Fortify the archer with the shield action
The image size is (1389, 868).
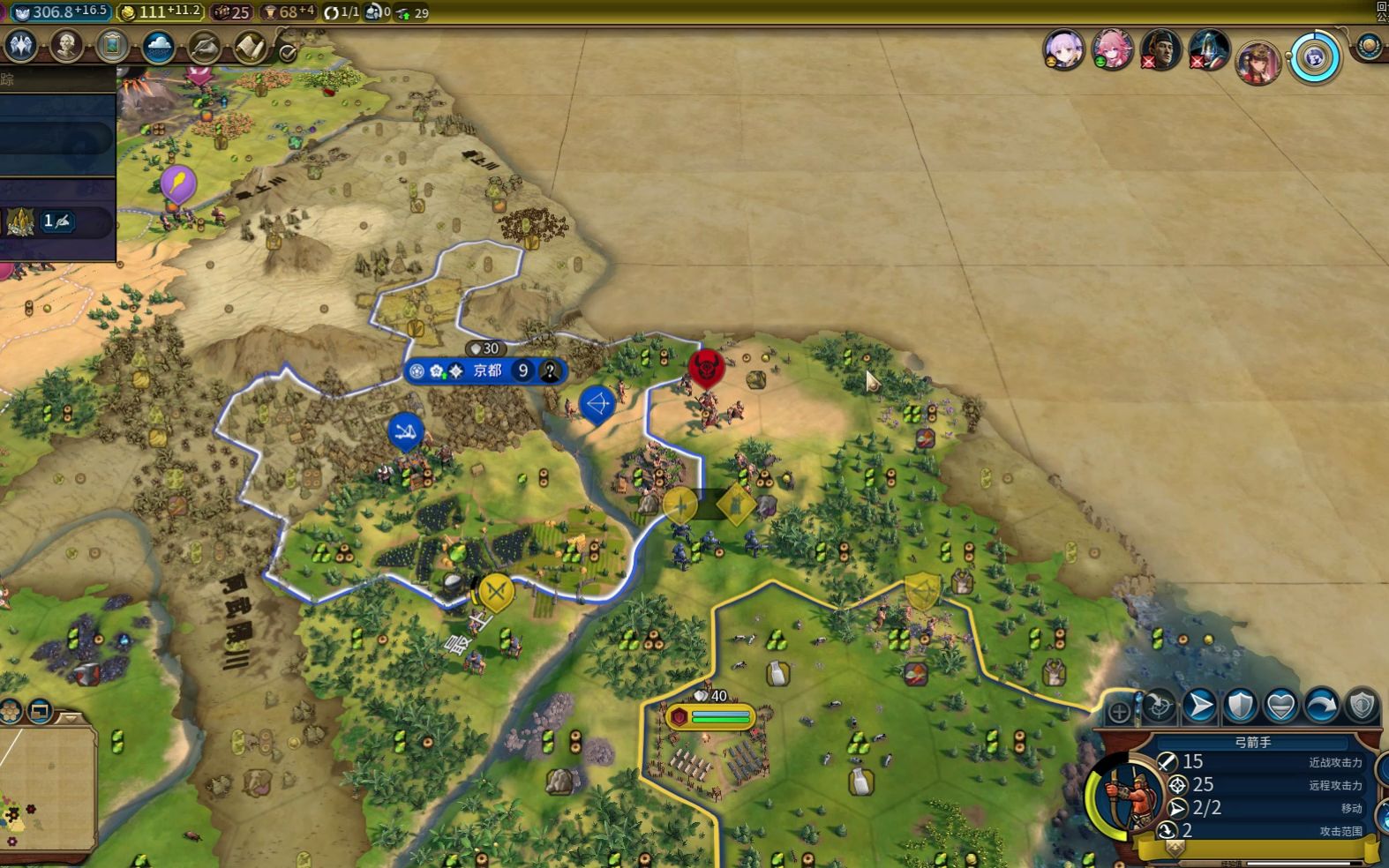click(1241, 705)
